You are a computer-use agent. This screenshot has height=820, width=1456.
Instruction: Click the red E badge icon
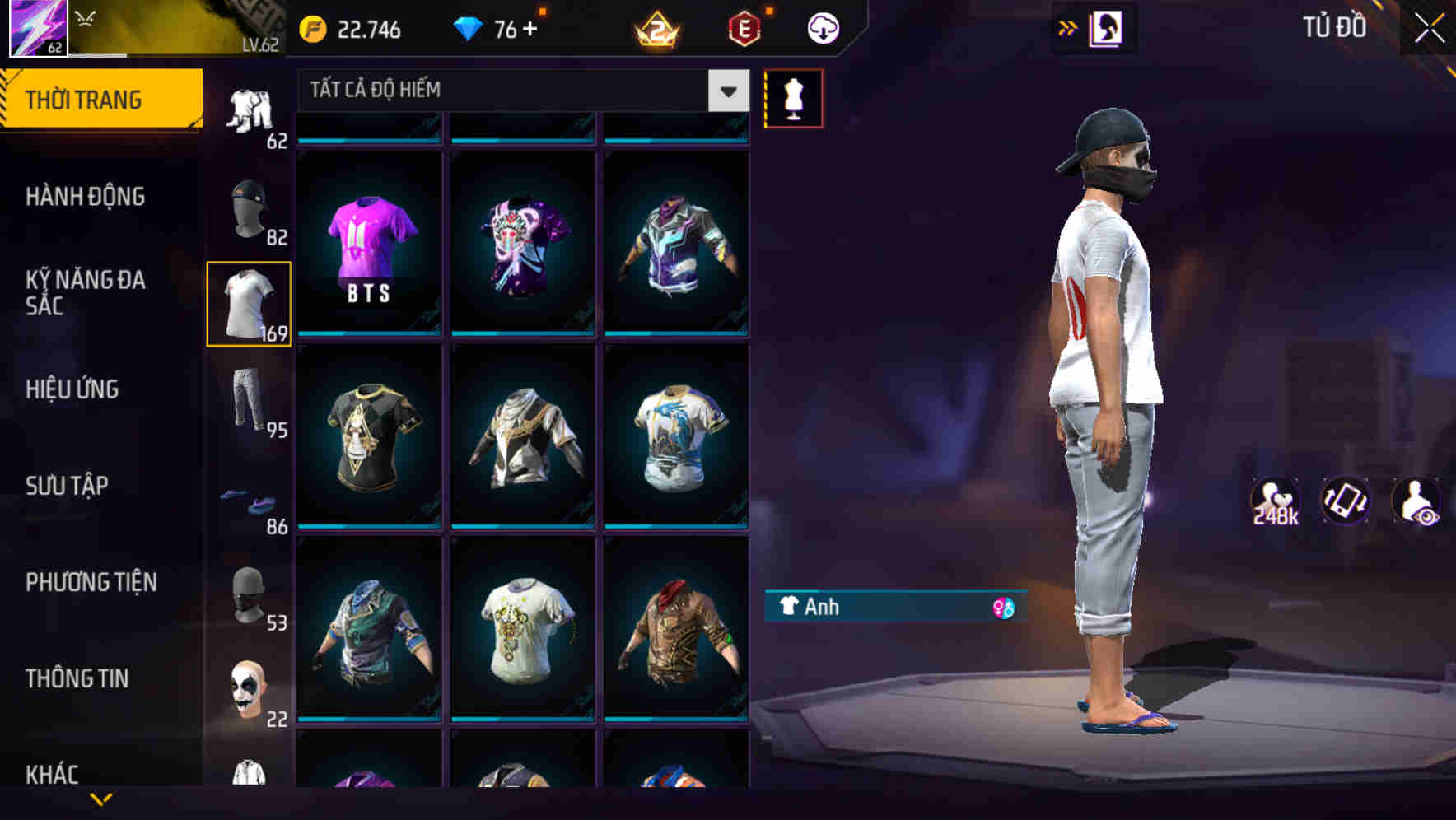743,27
